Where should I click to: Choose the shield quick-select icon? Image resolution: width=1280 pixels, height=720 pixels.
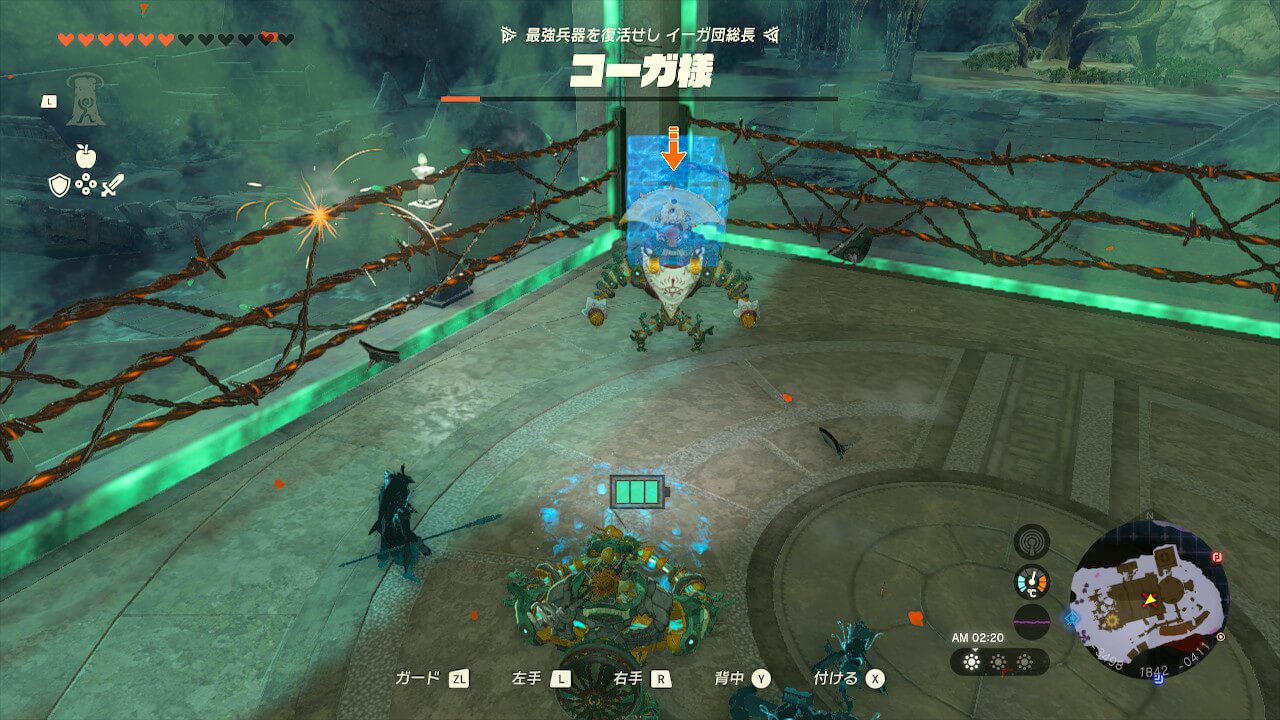click(x=59, y=185)
